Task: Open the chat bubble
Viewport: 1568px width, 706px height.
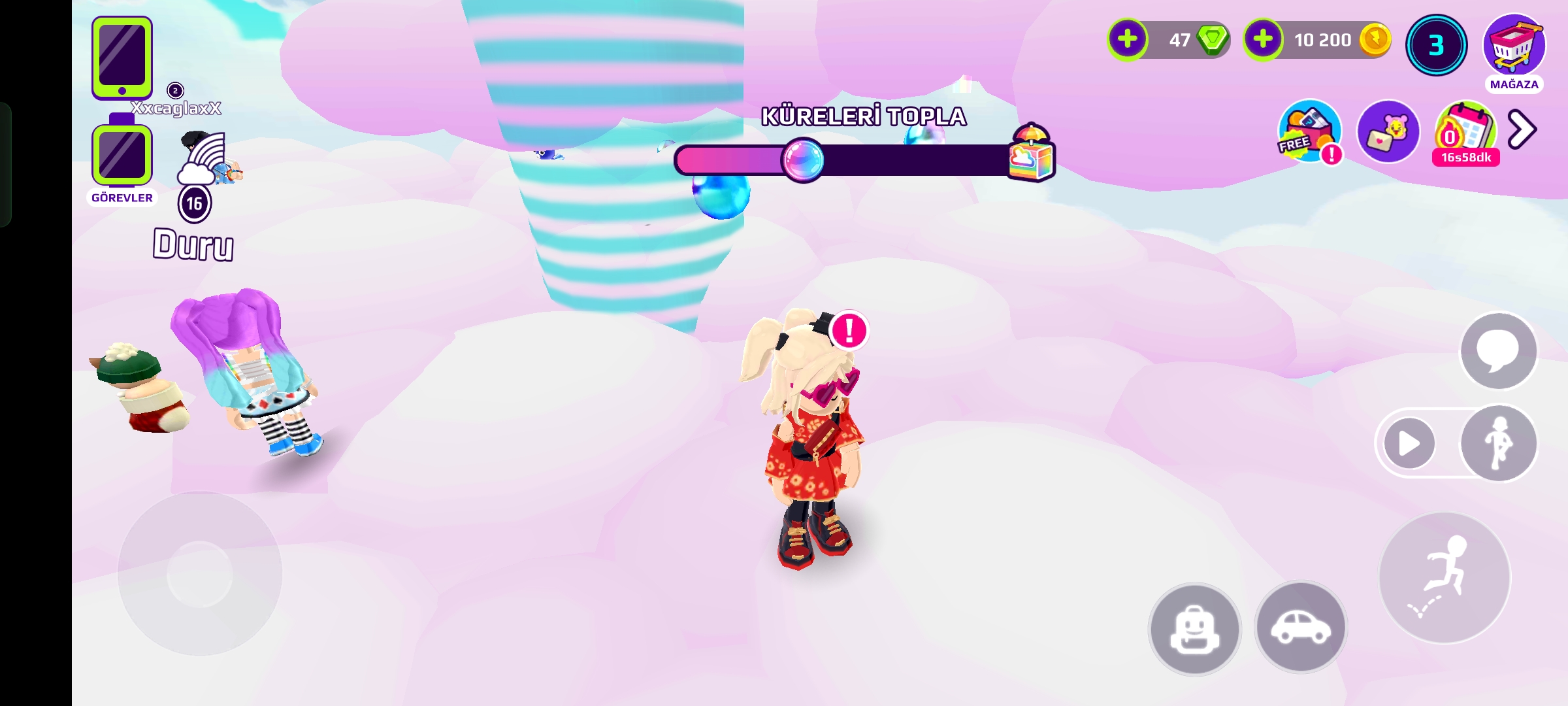Action: coord(1498,350)
